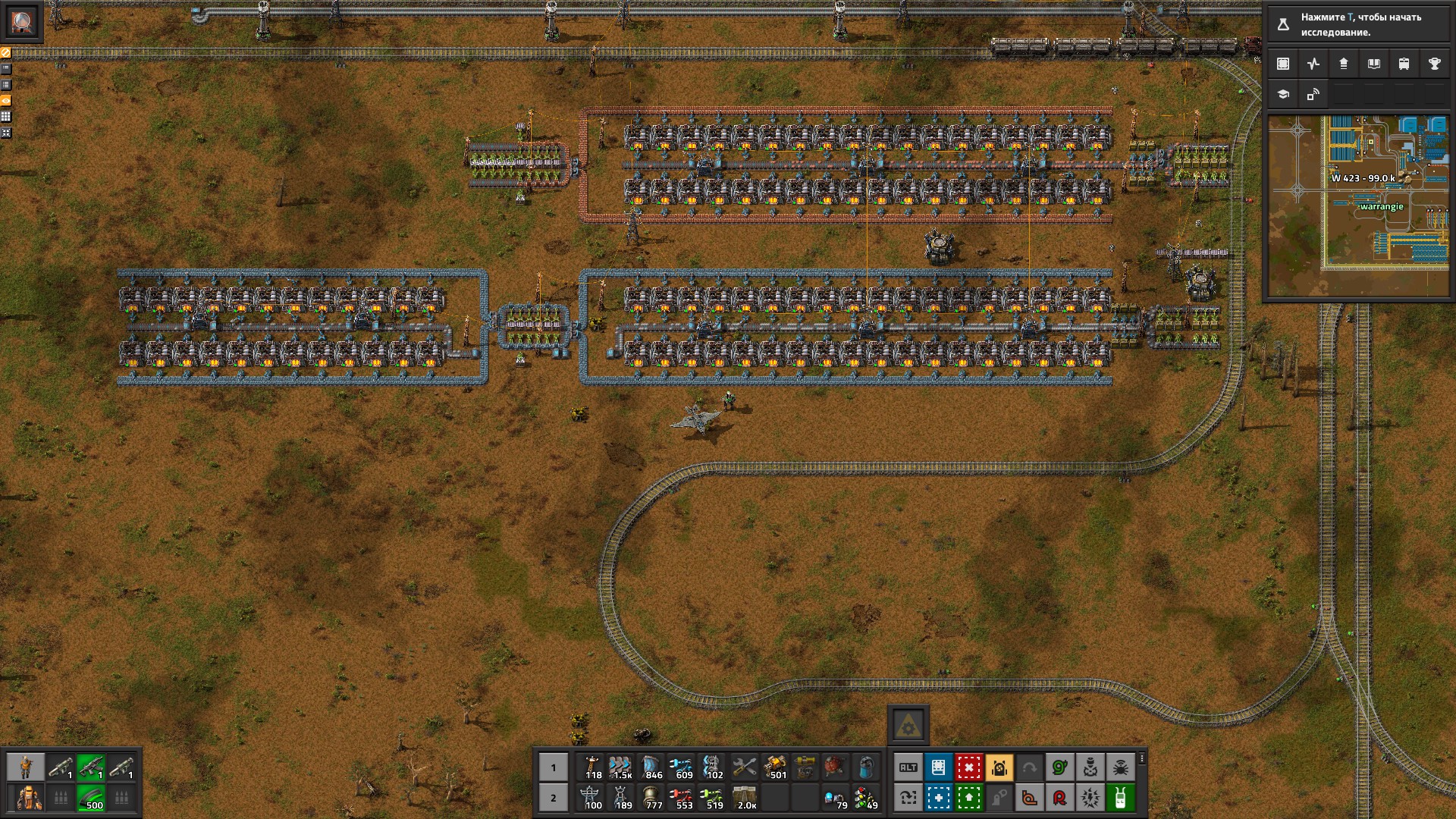The width and height of the screenshot is (1456, 819).
Task: Open the trains overview button
Action: pyautogui.click(x=1404, y=64)
